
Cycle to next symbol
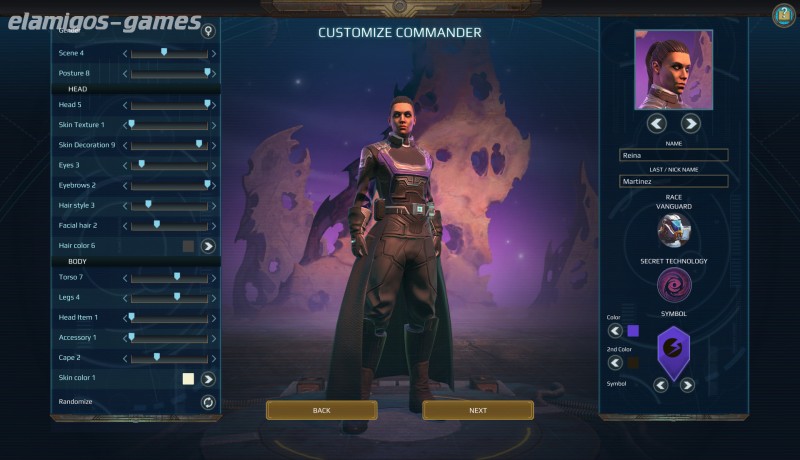point(687,385)
